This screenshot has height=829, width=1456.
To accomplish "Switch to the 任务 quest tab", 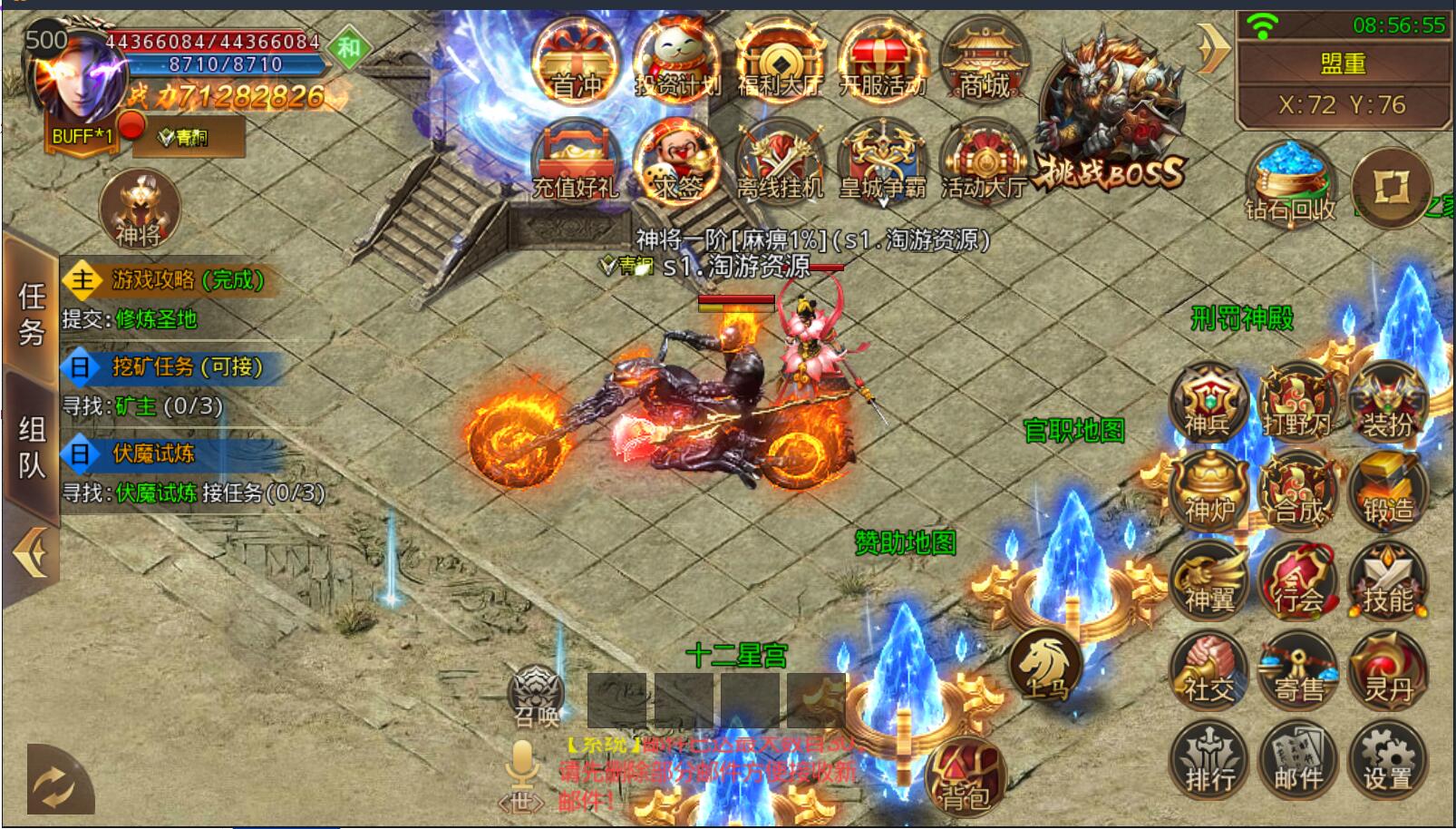I will tap(32, 312).
